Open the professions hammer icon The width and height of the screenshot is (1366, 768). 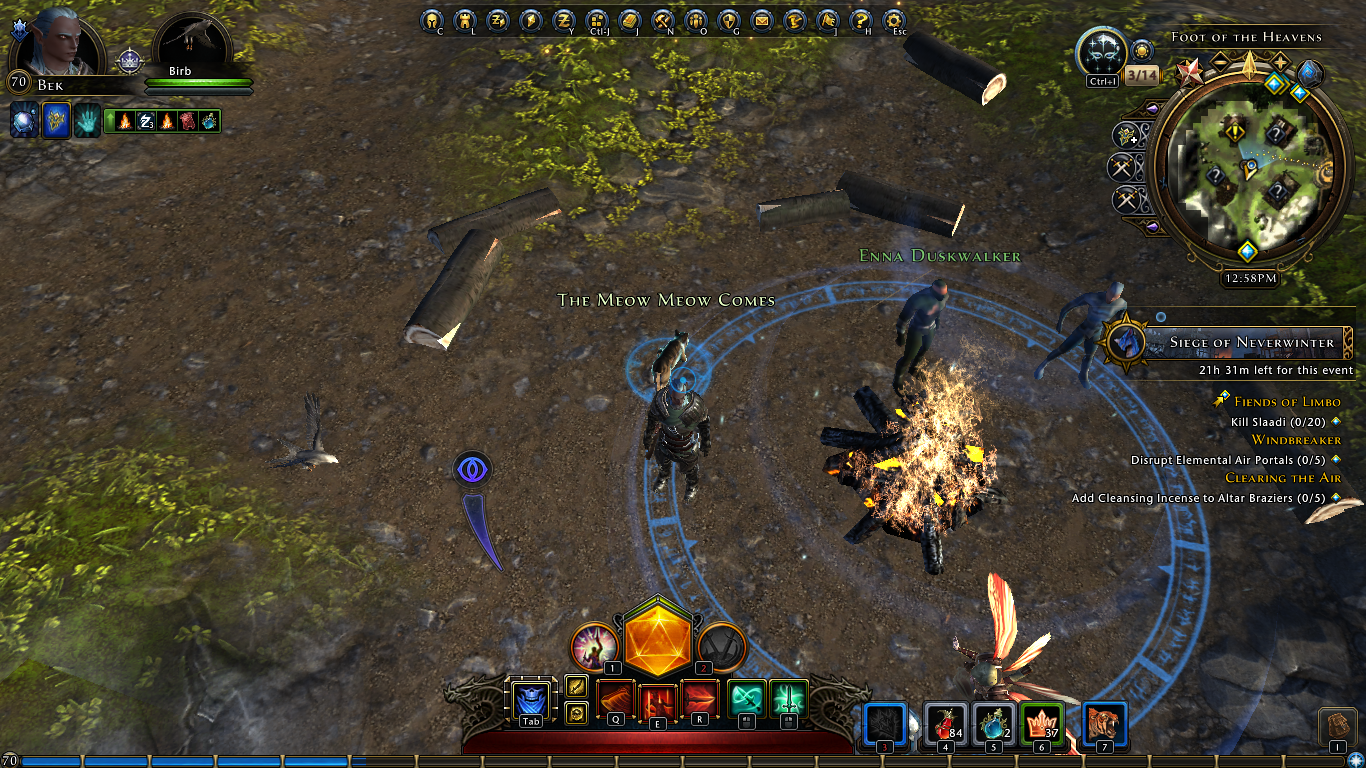(x=663, y=20)
